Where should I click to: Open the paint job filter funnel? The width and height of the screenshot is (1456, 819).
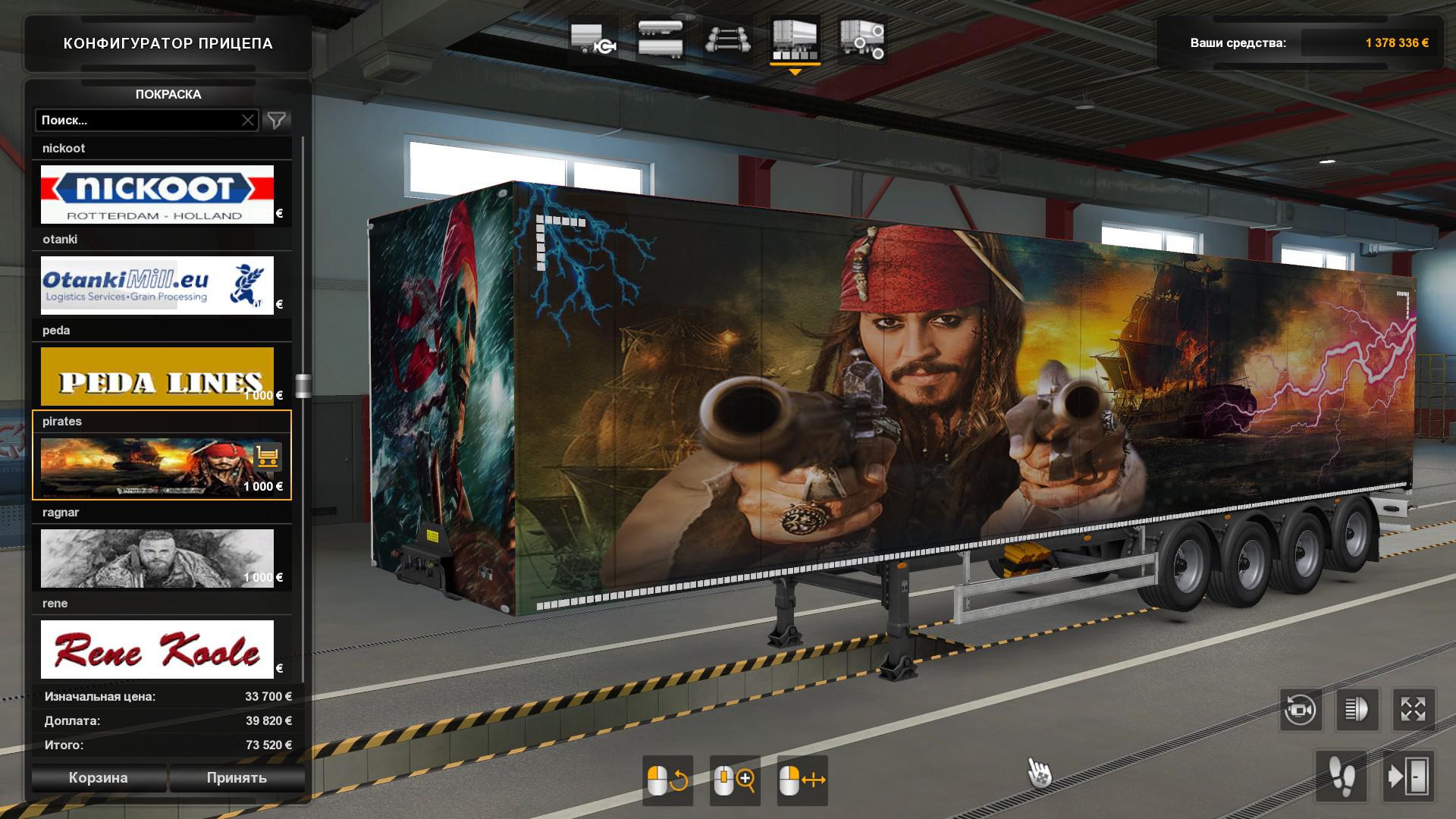[x=277, y=120]
